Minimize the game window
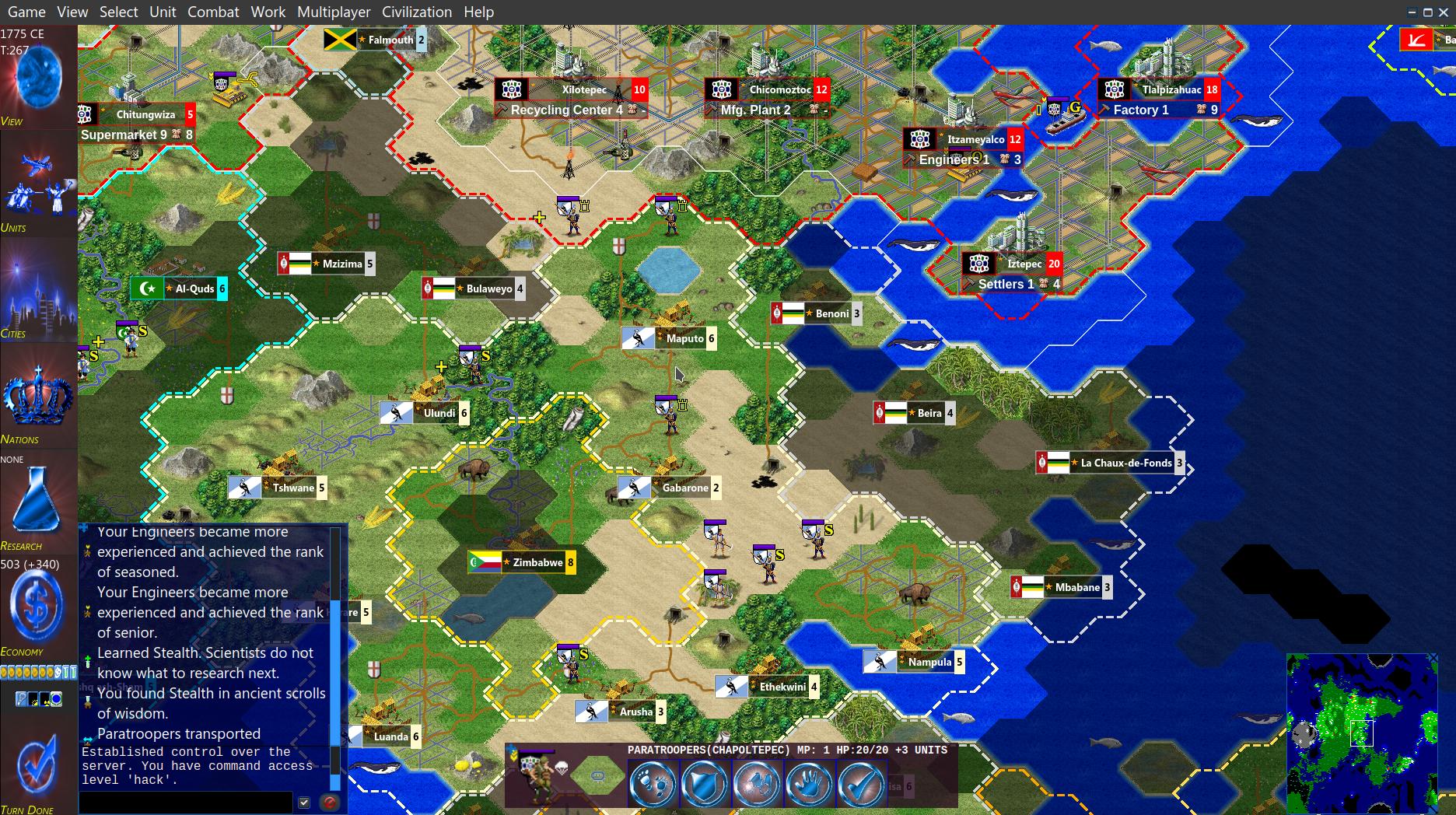1456x815 pixels. click(x=1412, y=12)
